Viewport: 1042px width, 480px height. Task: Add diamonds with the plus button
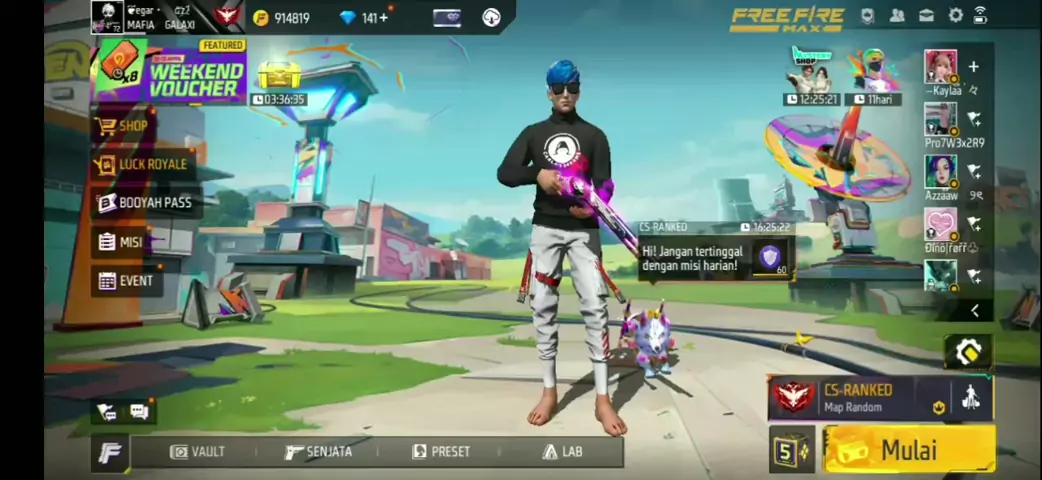pos(383,17)
